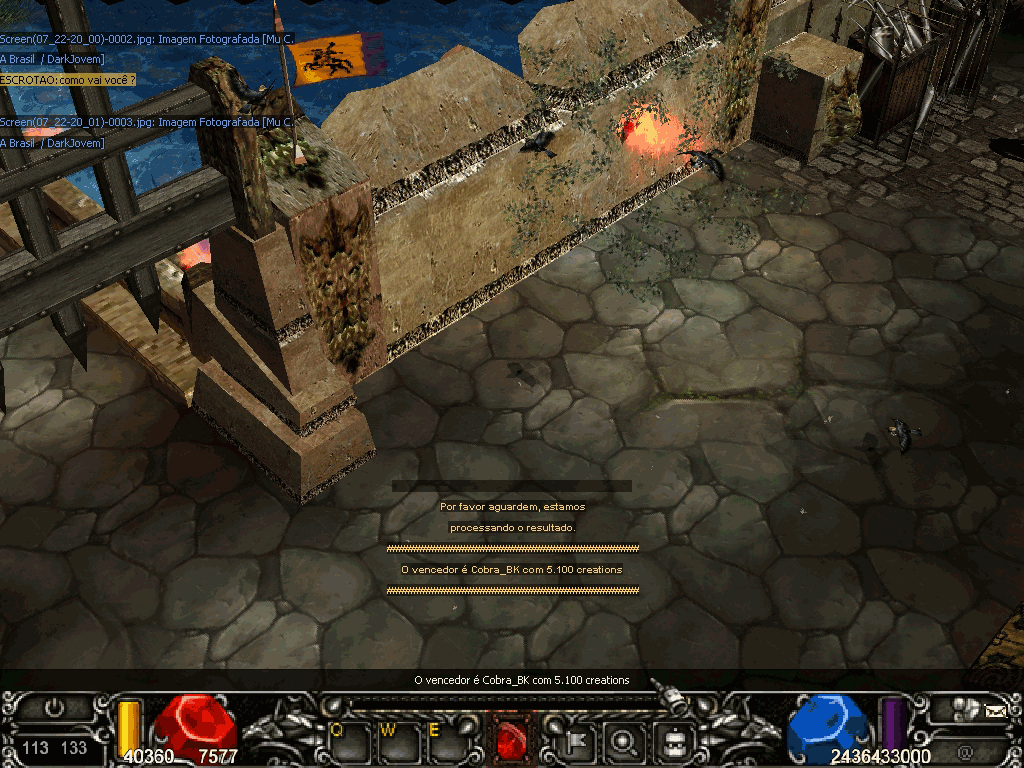Click the magnifying glass button
Image resolution: width=1024 pixels, height=768 pixels.
(628, 741)
